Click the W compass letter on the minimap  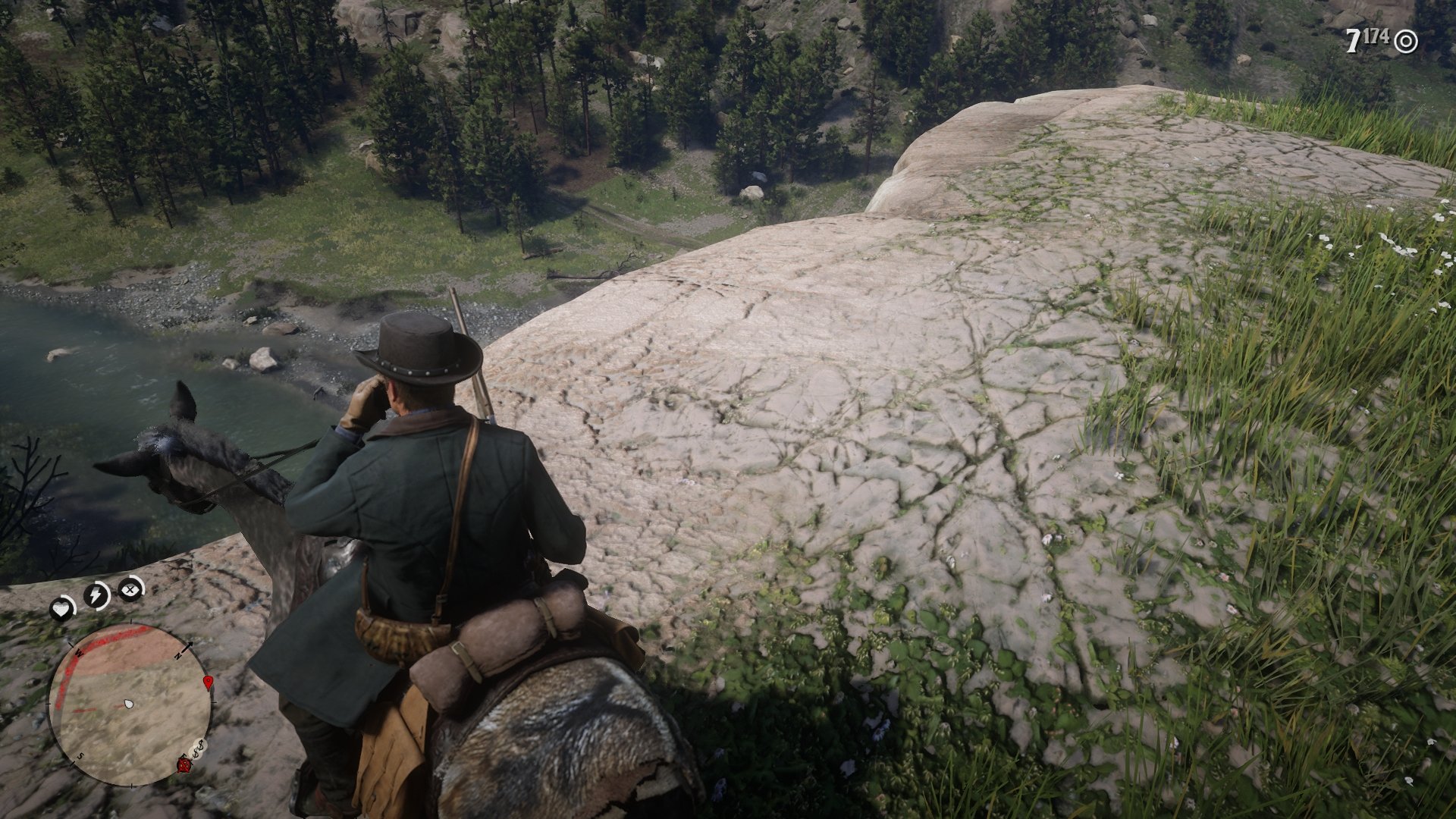[79, 653]
